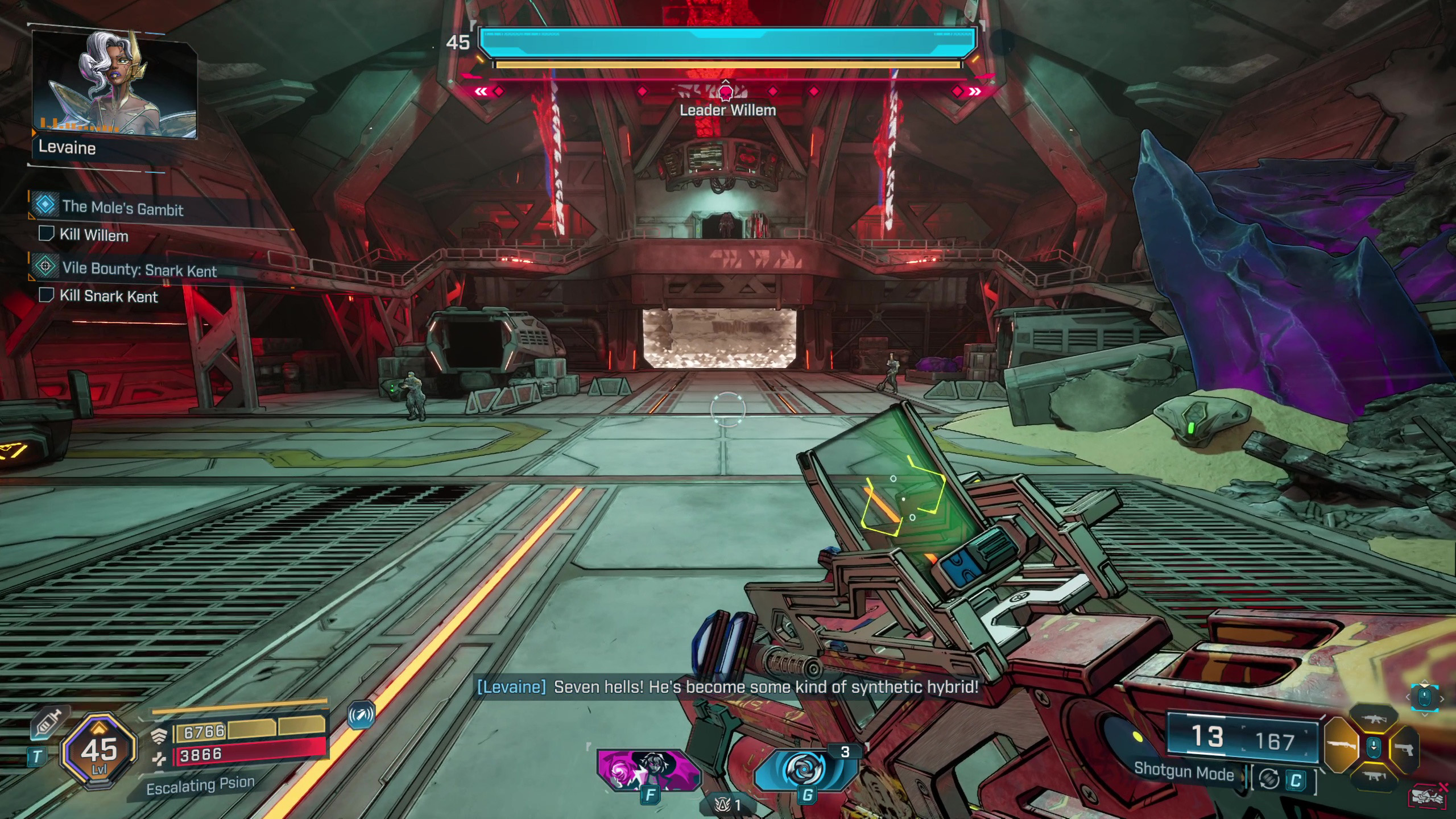Activate the pink action skill icon
Viewport: 1456px width, 819px height.
pyautogui.click(x=648, y=770)
